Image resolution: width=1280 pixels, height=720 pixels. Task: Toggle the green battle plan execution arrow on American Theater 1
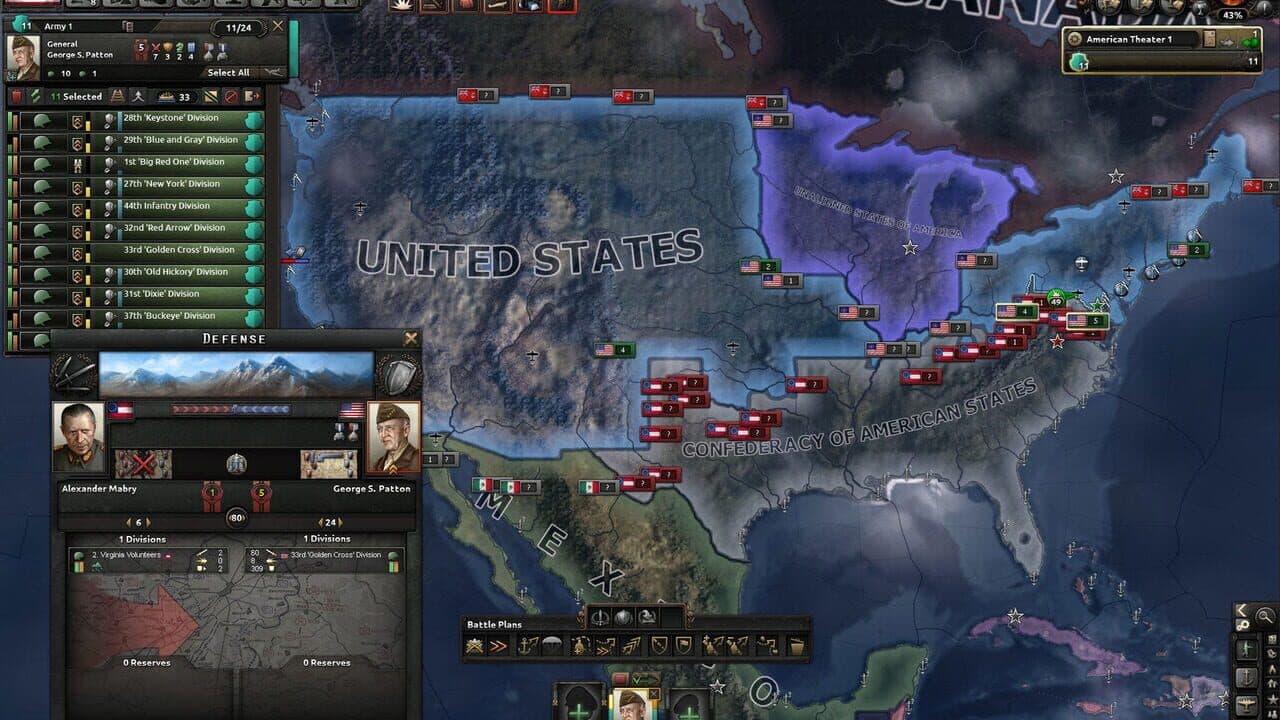(1249, 44)
